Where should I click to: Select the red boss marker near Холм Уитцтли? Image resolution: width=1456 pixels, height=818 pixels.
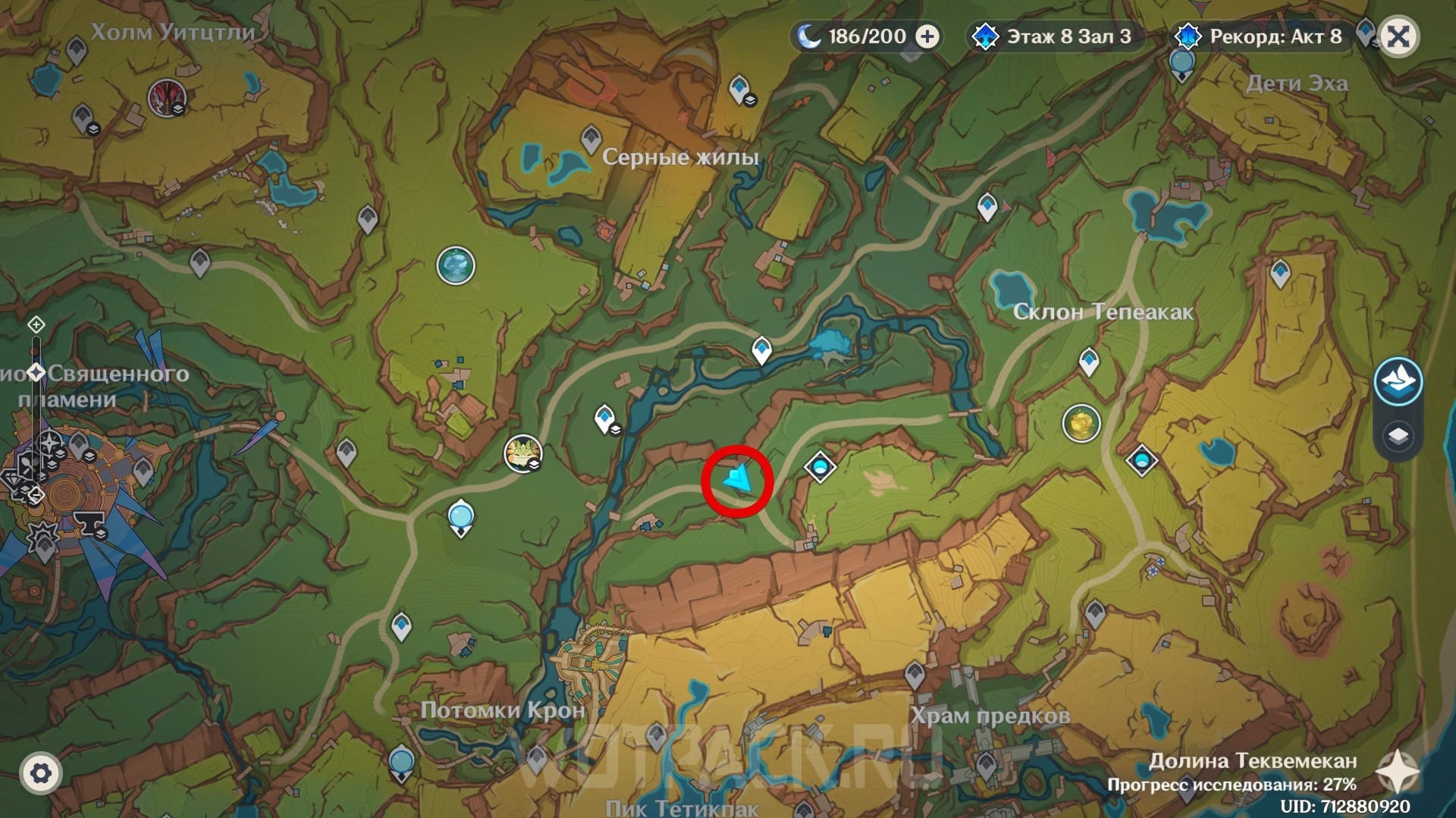(x=166, y=98)
